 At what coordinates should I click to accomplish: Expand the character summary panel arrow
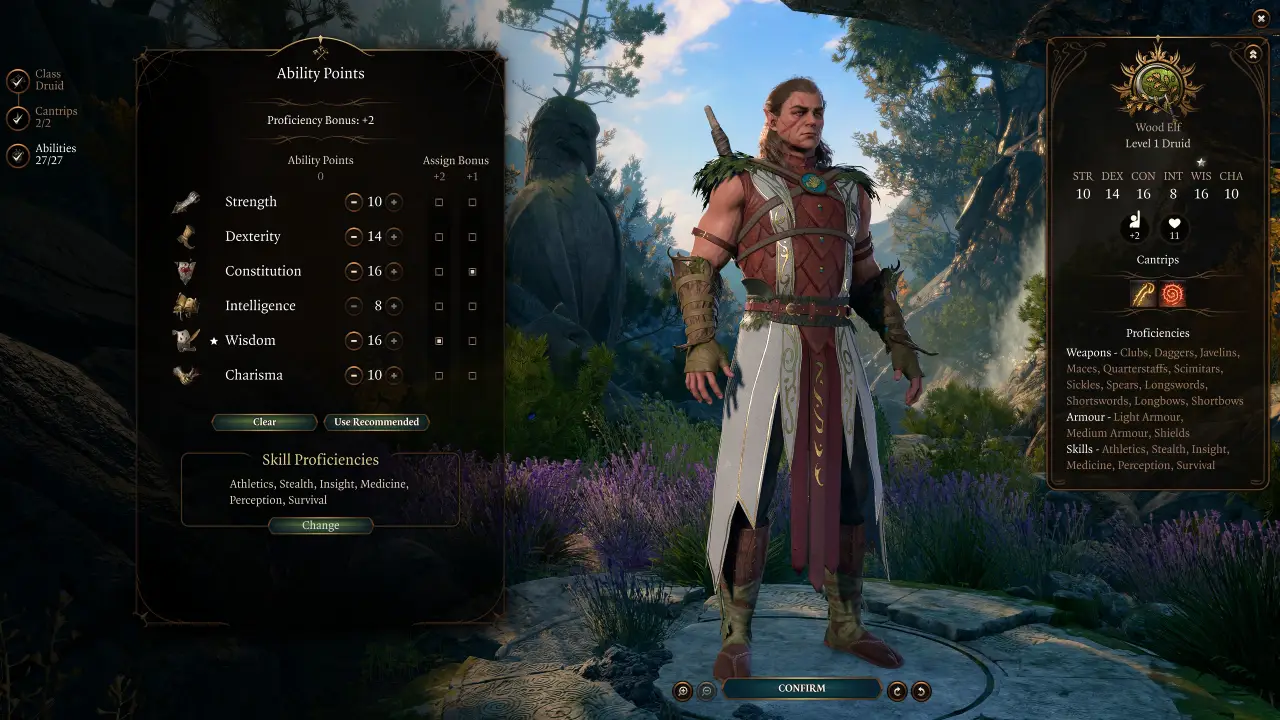(x=1253, y=53)
